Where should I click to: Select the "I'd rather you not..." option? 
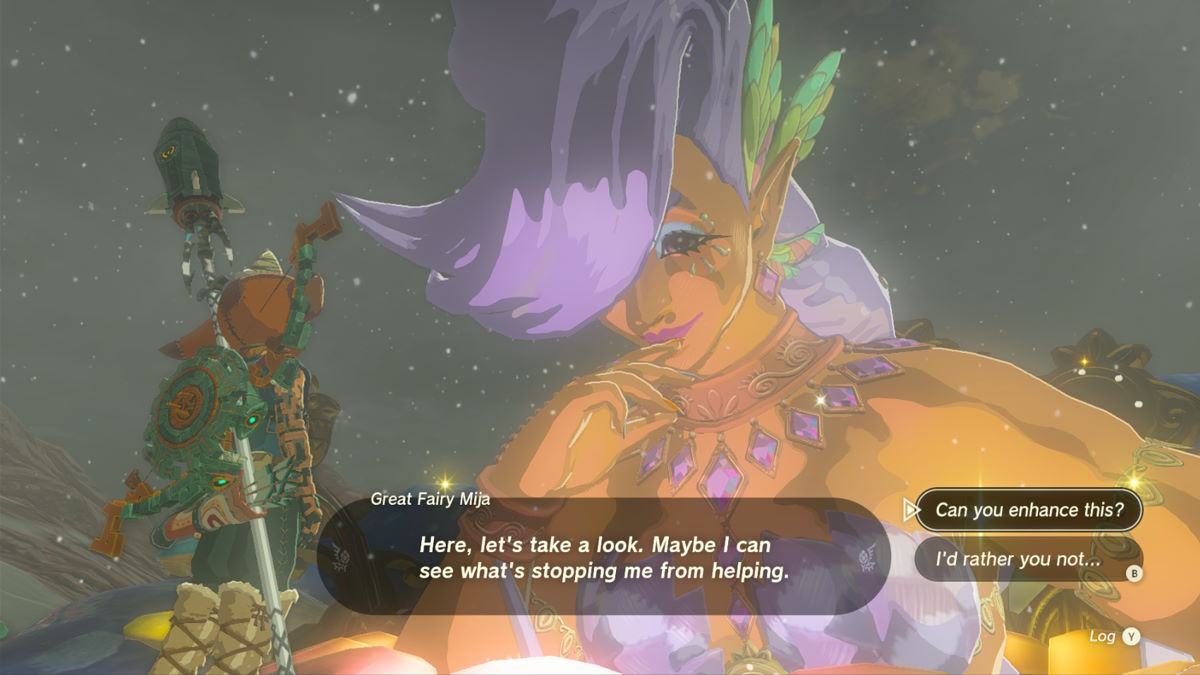1018,560
